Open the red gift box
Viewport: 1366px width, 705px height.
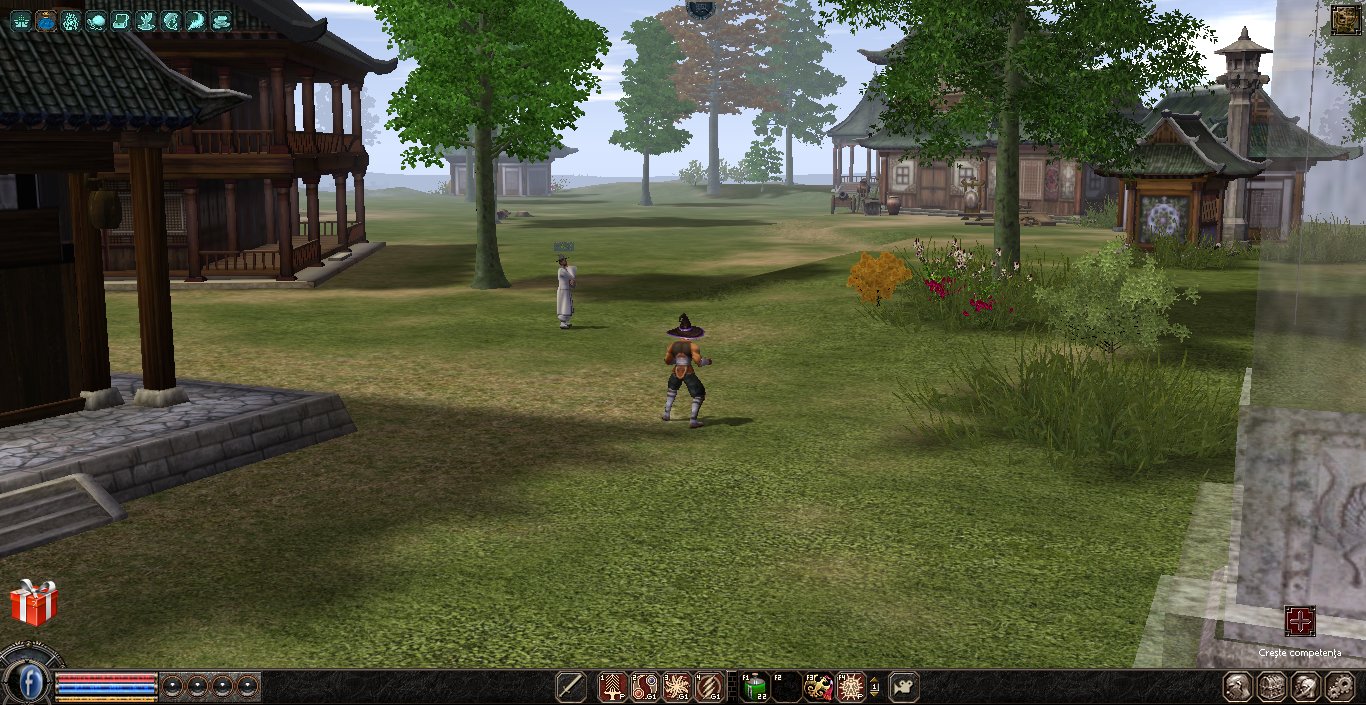click(x=34, y=603)
